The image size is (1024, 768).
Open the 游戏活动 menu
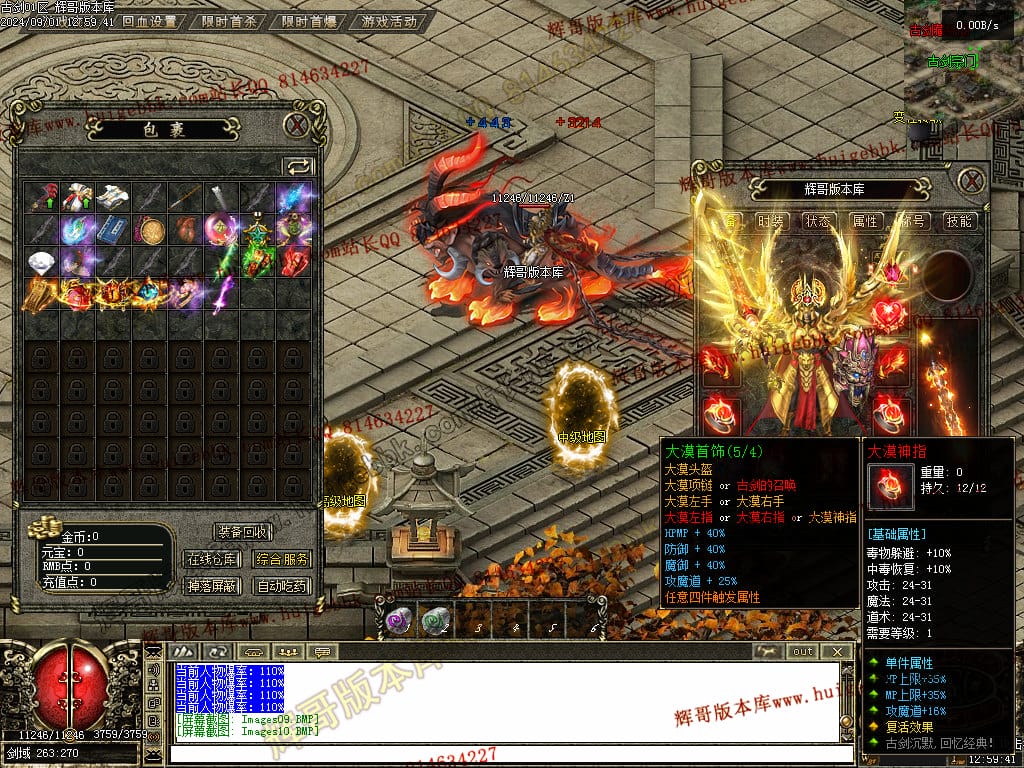click(389, 21)
